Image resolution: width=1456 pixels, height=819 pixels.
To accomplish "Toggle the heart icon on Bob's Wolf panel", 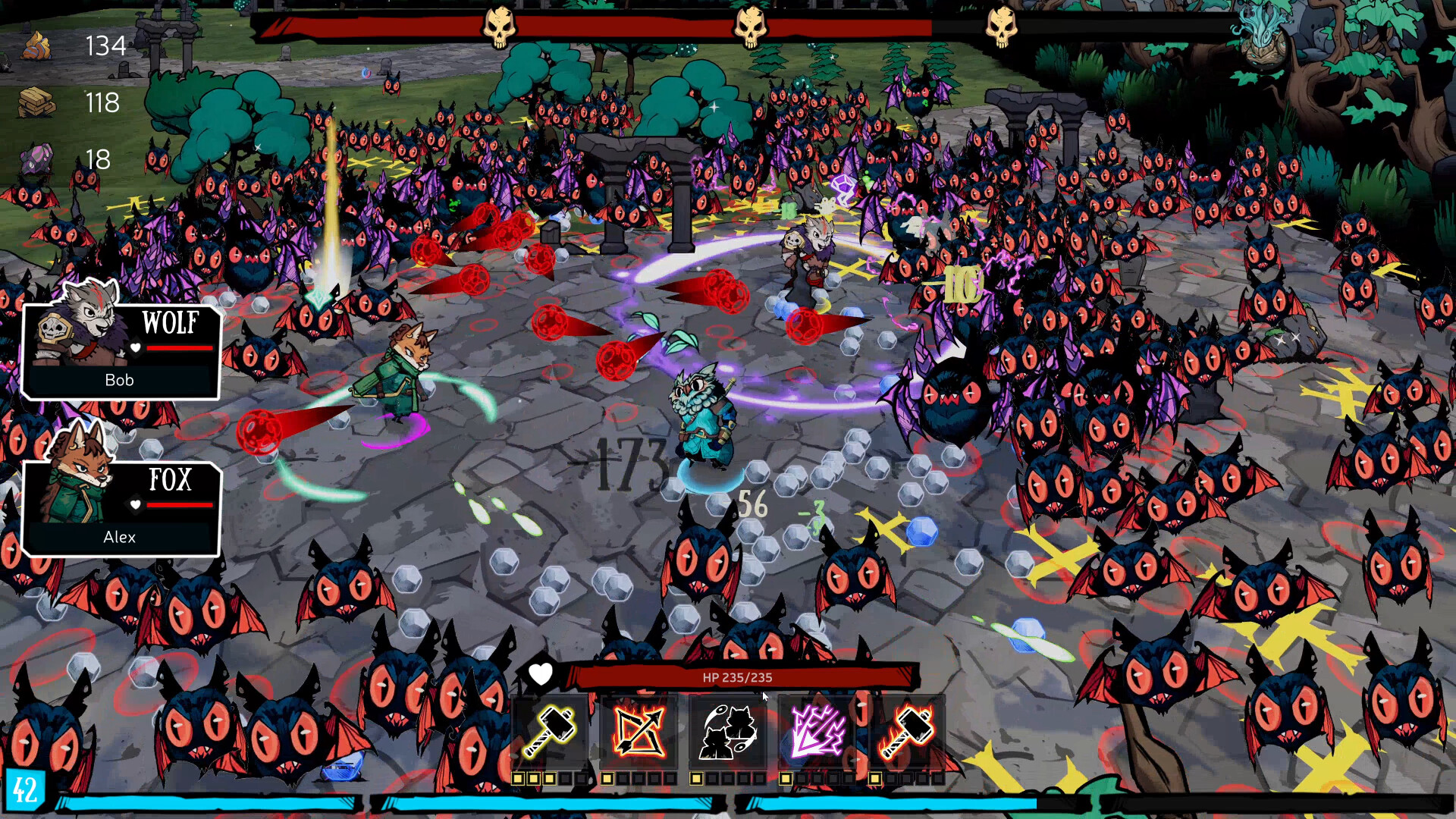I will [134, 348].
